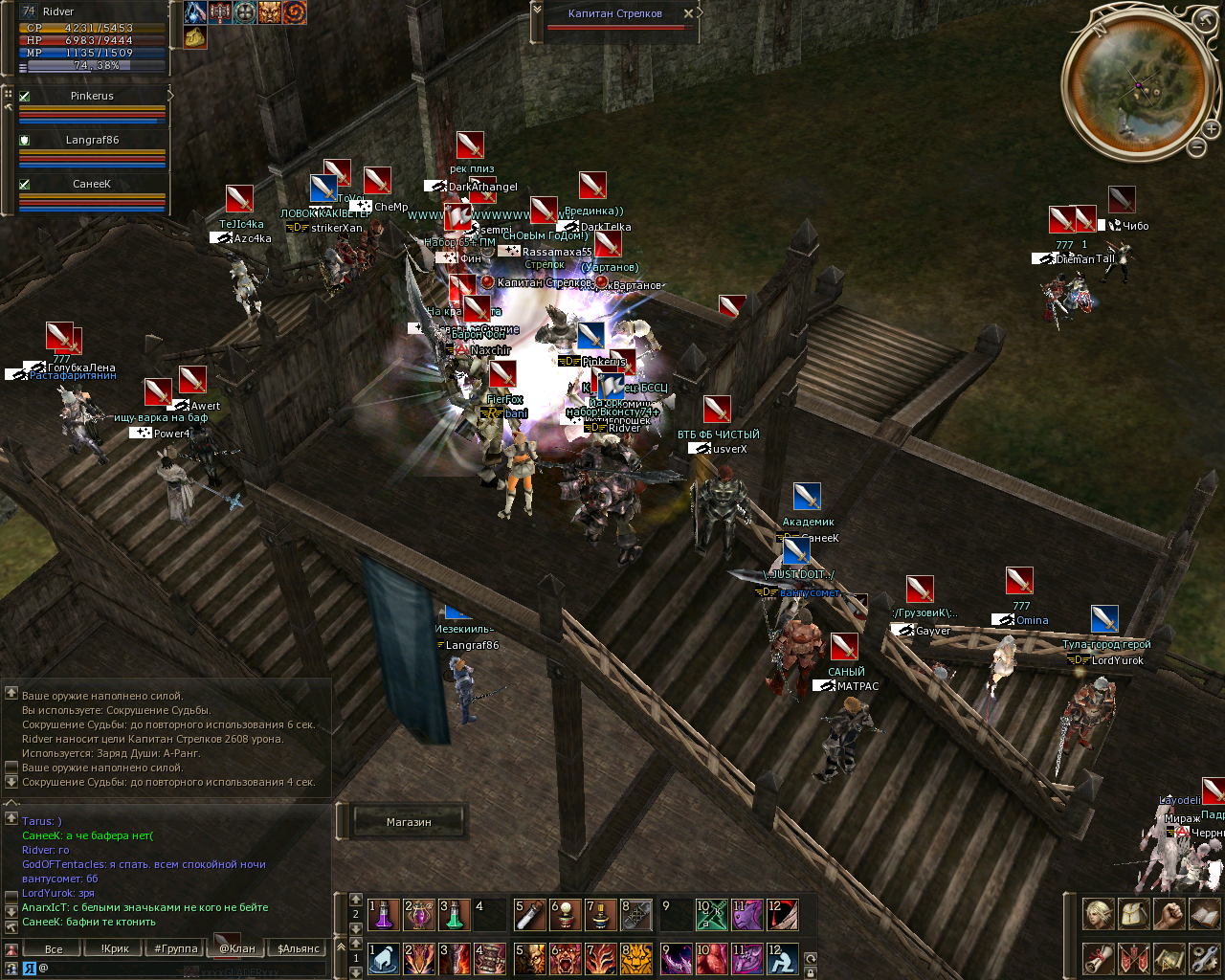Image resolution: width=1225 pixels, height=980 pixels.
Task: Select party member Langraf86
Action: [92, 140]
